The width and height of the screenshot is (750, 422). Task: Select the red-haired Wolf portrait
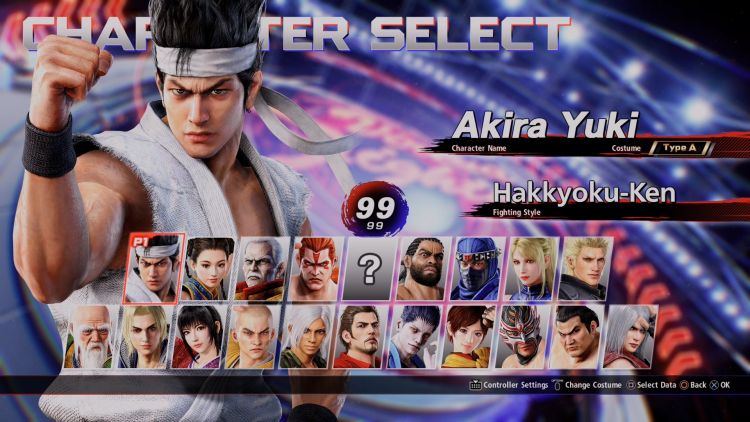tap(316, 269)
